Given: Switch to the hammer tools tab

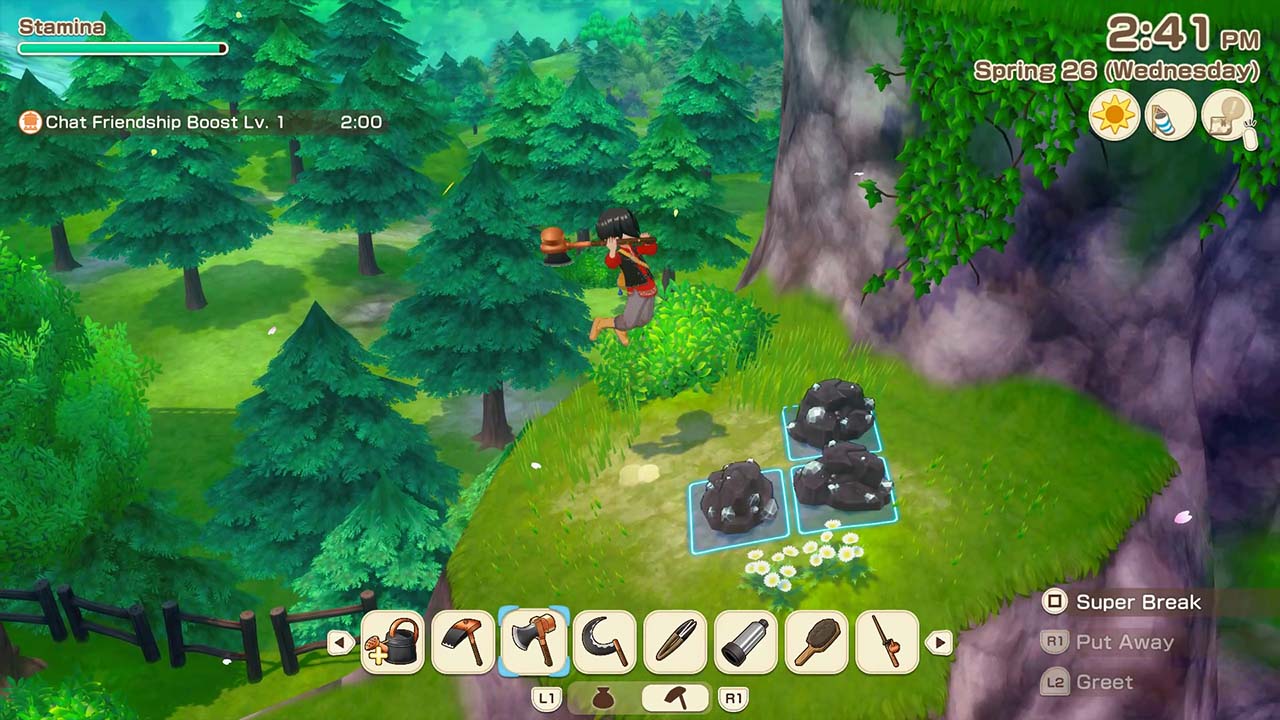Looking at the screenshot, I should 675,698.
